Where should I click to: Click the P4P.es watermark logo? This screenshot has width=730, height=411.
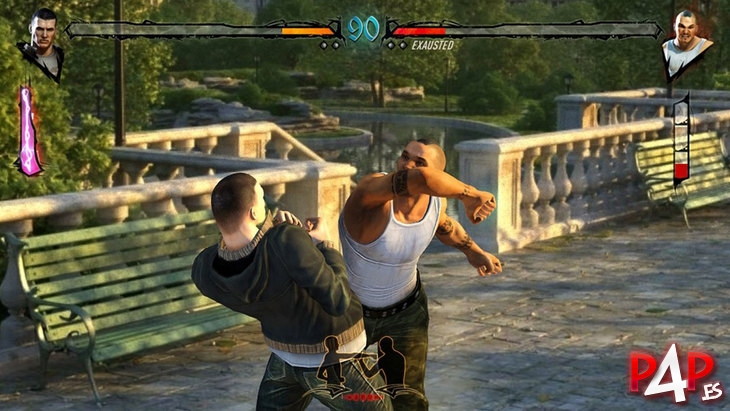[x=671, y=371]
